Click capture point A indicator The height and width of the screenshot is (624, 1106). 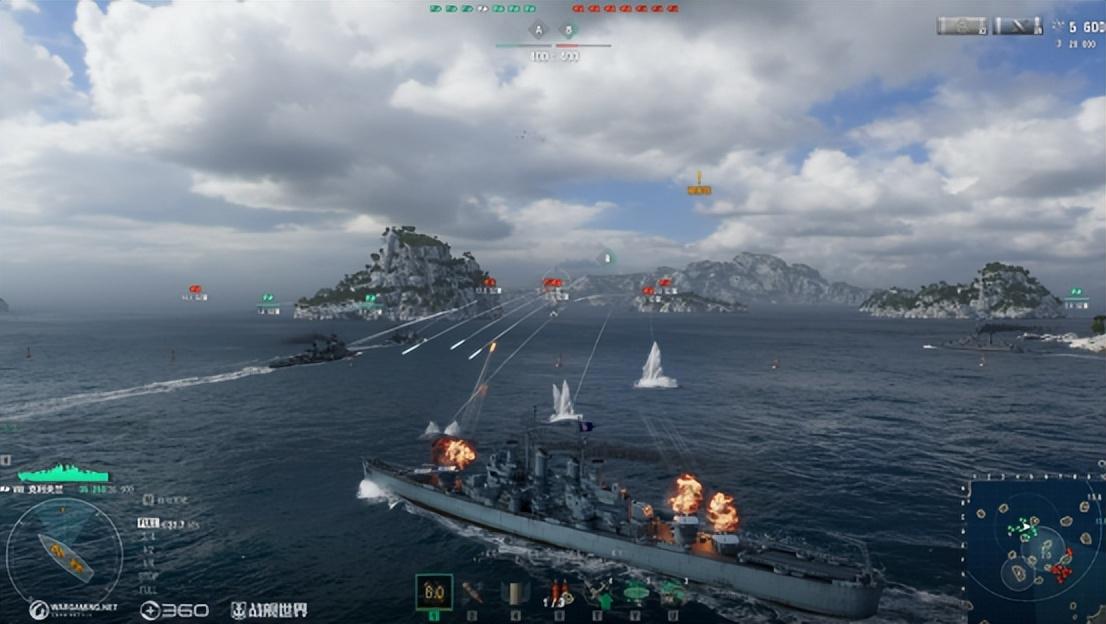click(539, 30)
